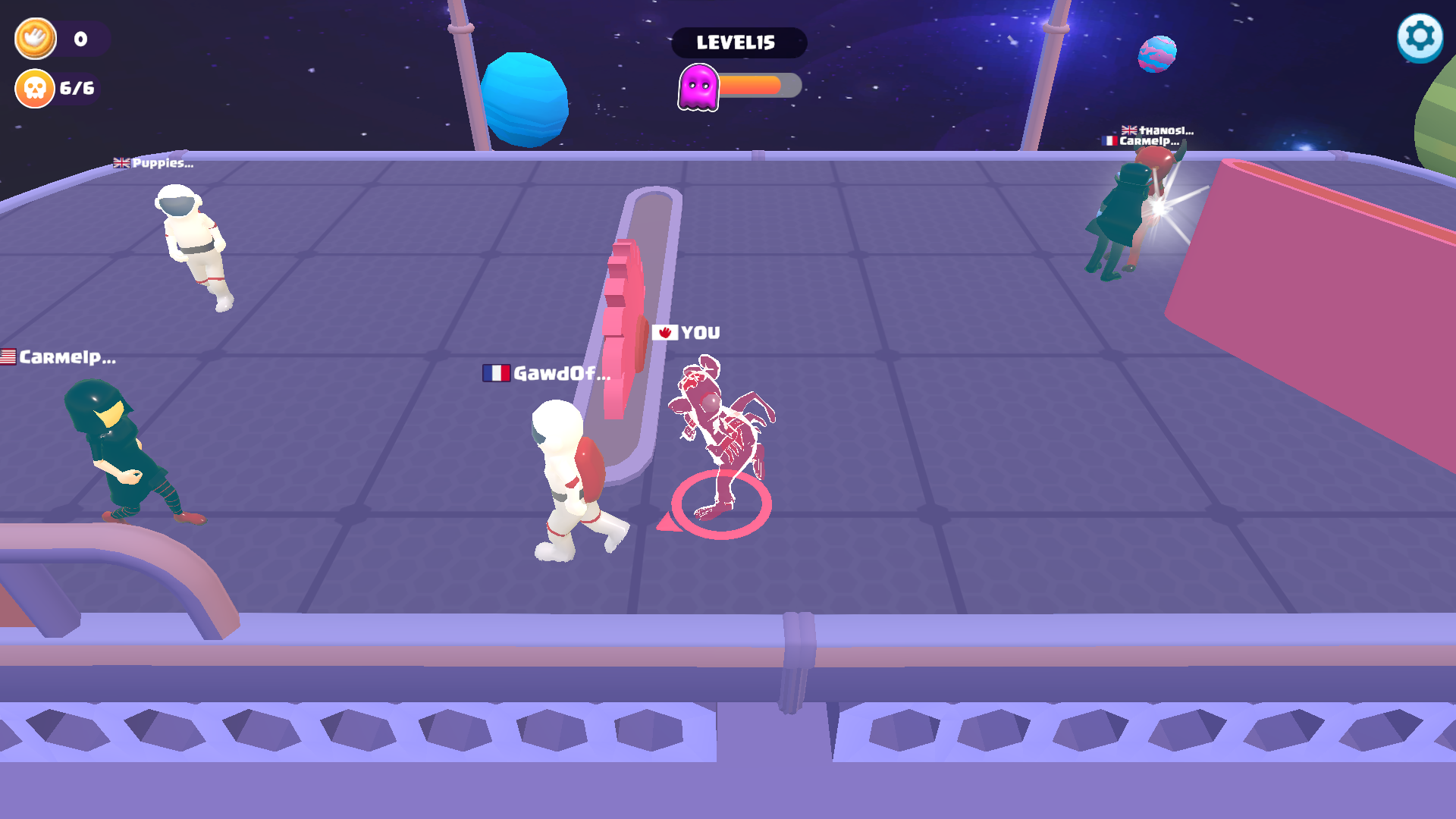Click the US flag beside CarmelP
The width and height of the screenshot is (1456, 819).
point(8,356)
